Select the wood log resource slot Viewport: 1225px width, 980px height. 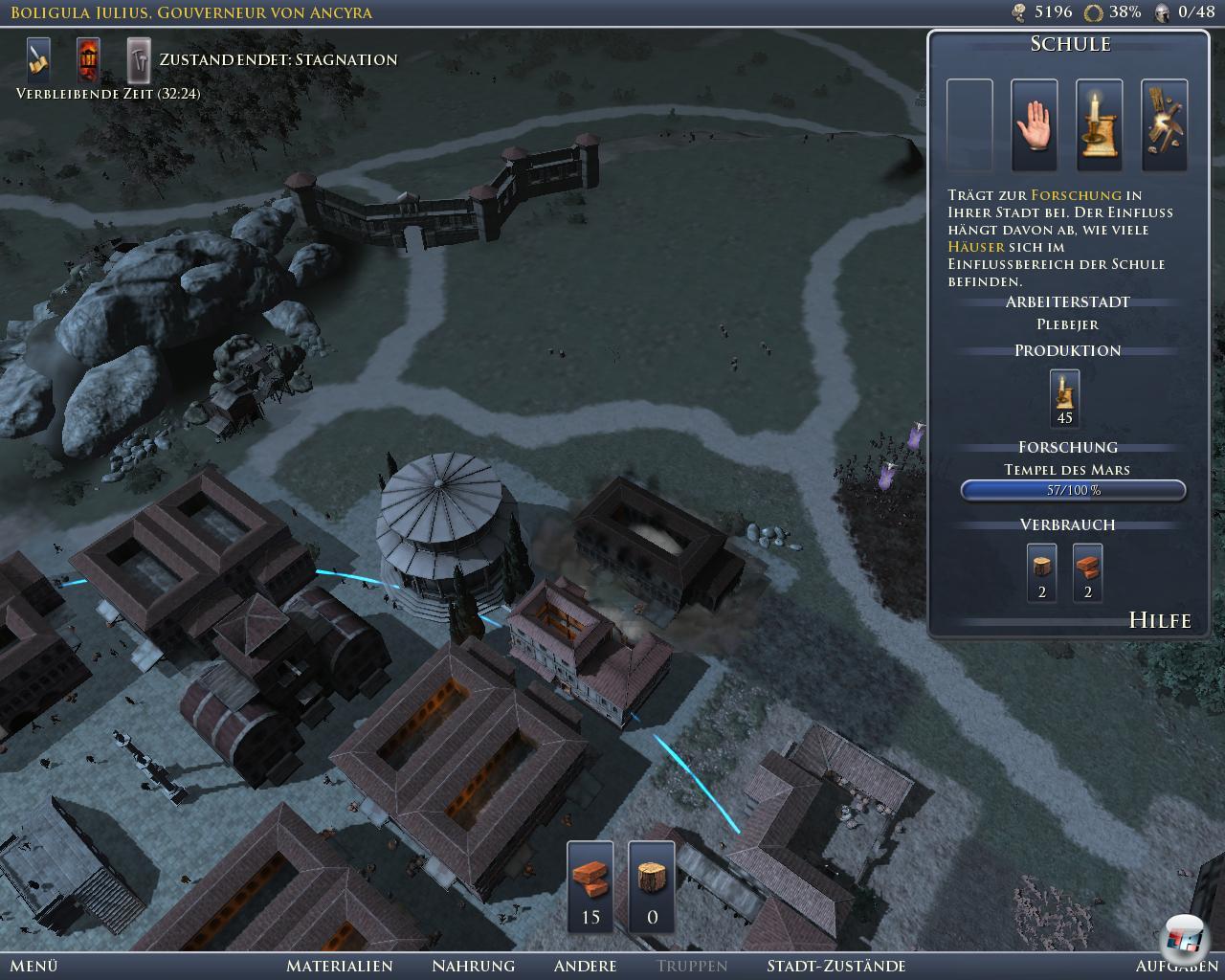(652, 886)
